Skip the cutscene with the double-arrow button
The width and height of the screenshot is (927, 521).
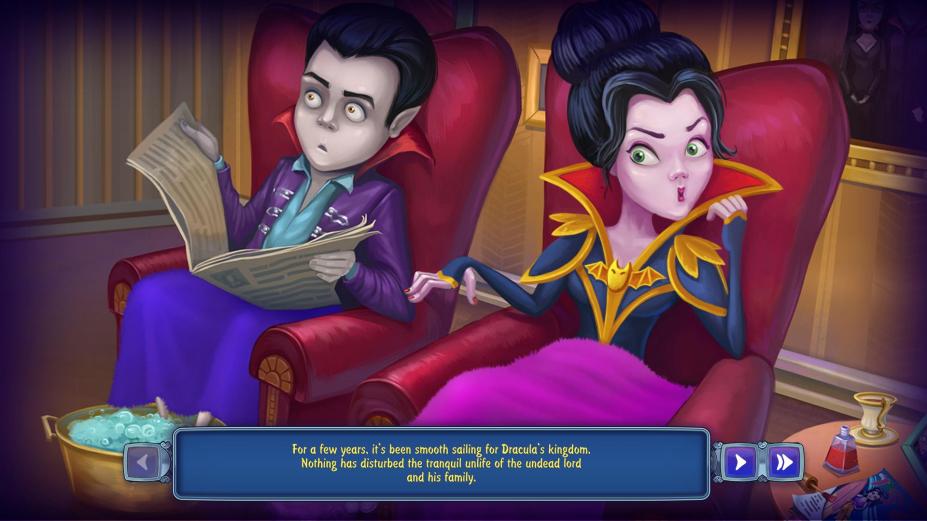[784, 462]
